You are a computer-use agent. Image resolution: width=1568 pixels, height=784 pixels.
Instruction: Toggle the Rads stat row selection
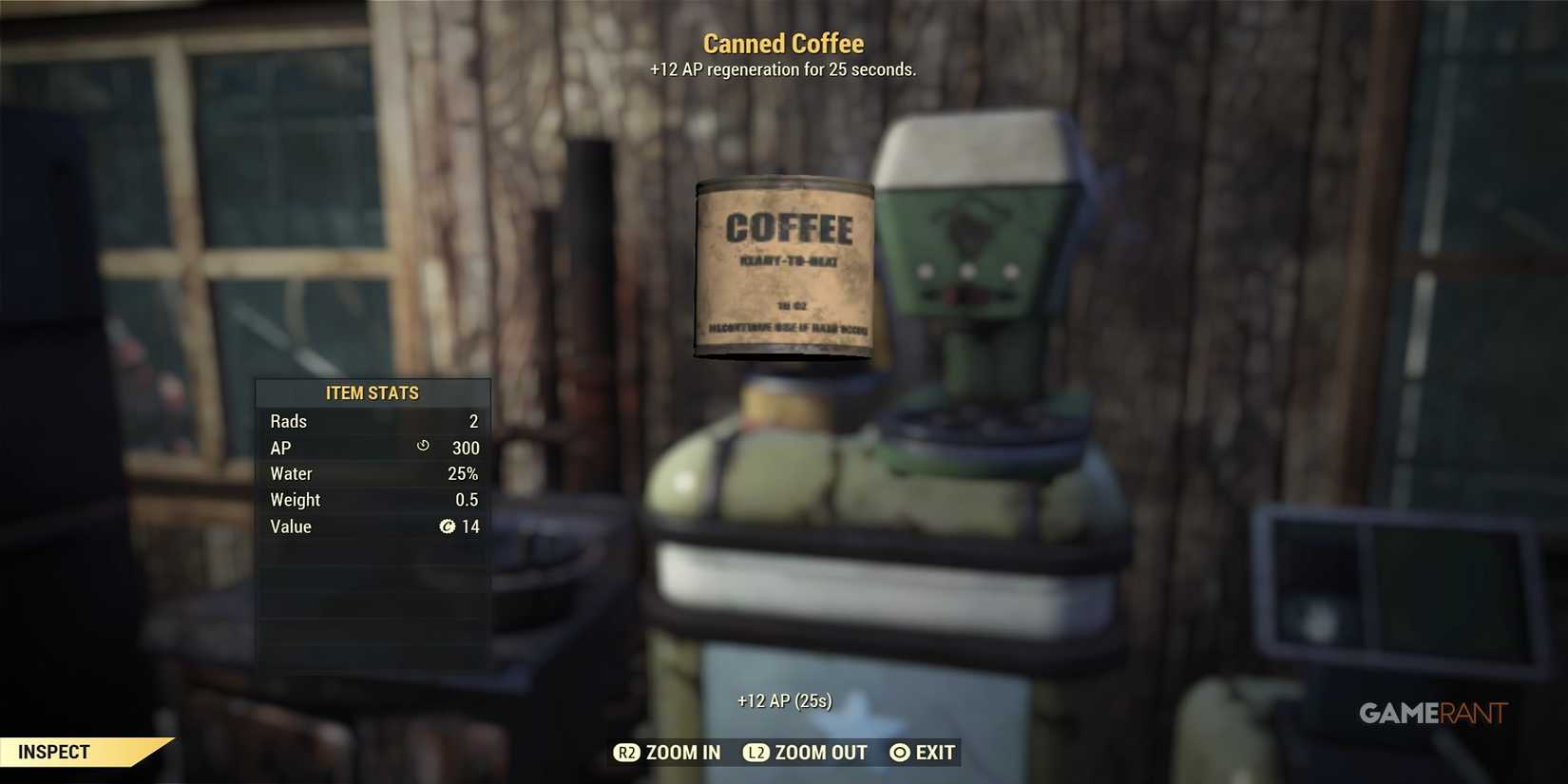pos(373,421)
